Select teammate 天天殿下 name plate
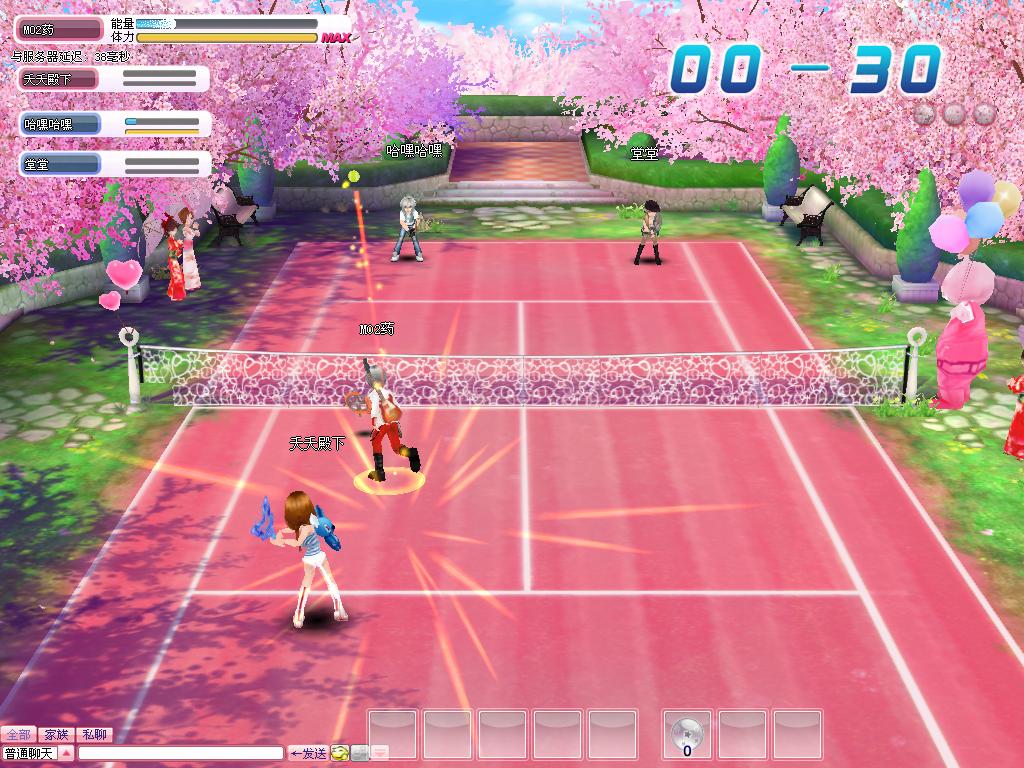Viewport: 1024px width, 768px height. (x=59, y=79)
